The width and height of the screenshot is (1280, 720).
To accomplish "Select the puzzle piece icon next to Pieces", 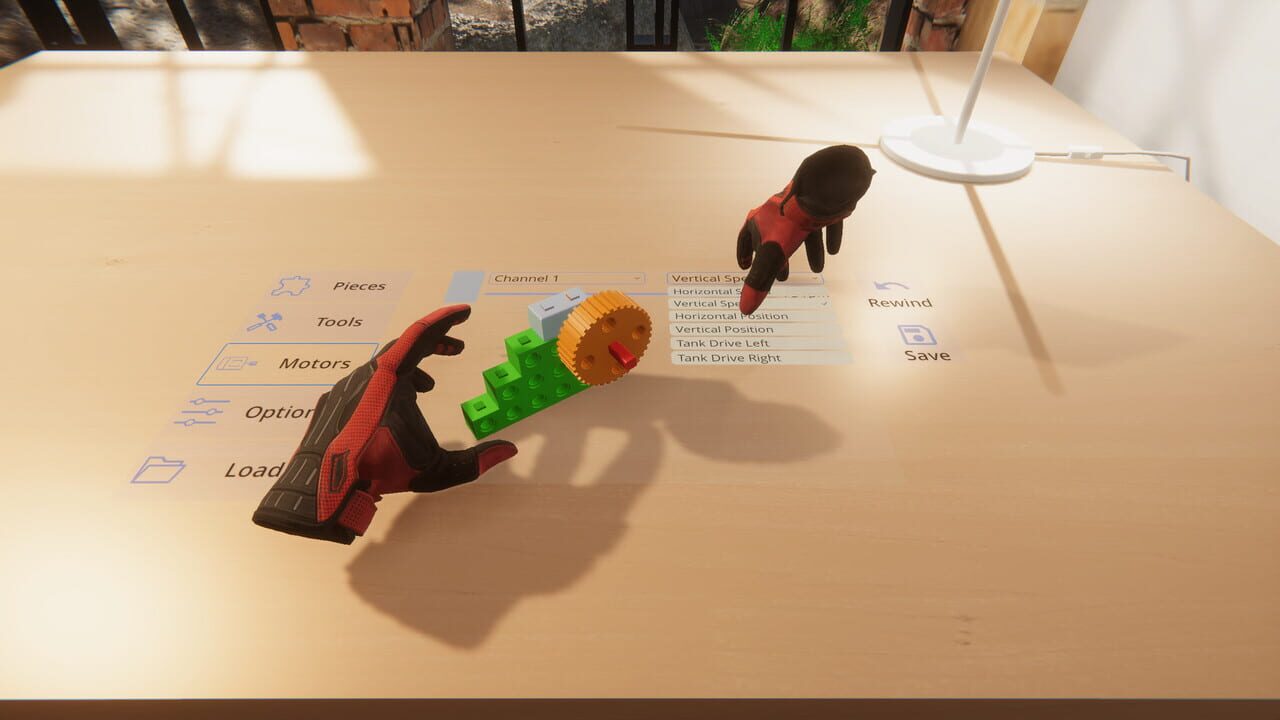I will coord(292,283).
